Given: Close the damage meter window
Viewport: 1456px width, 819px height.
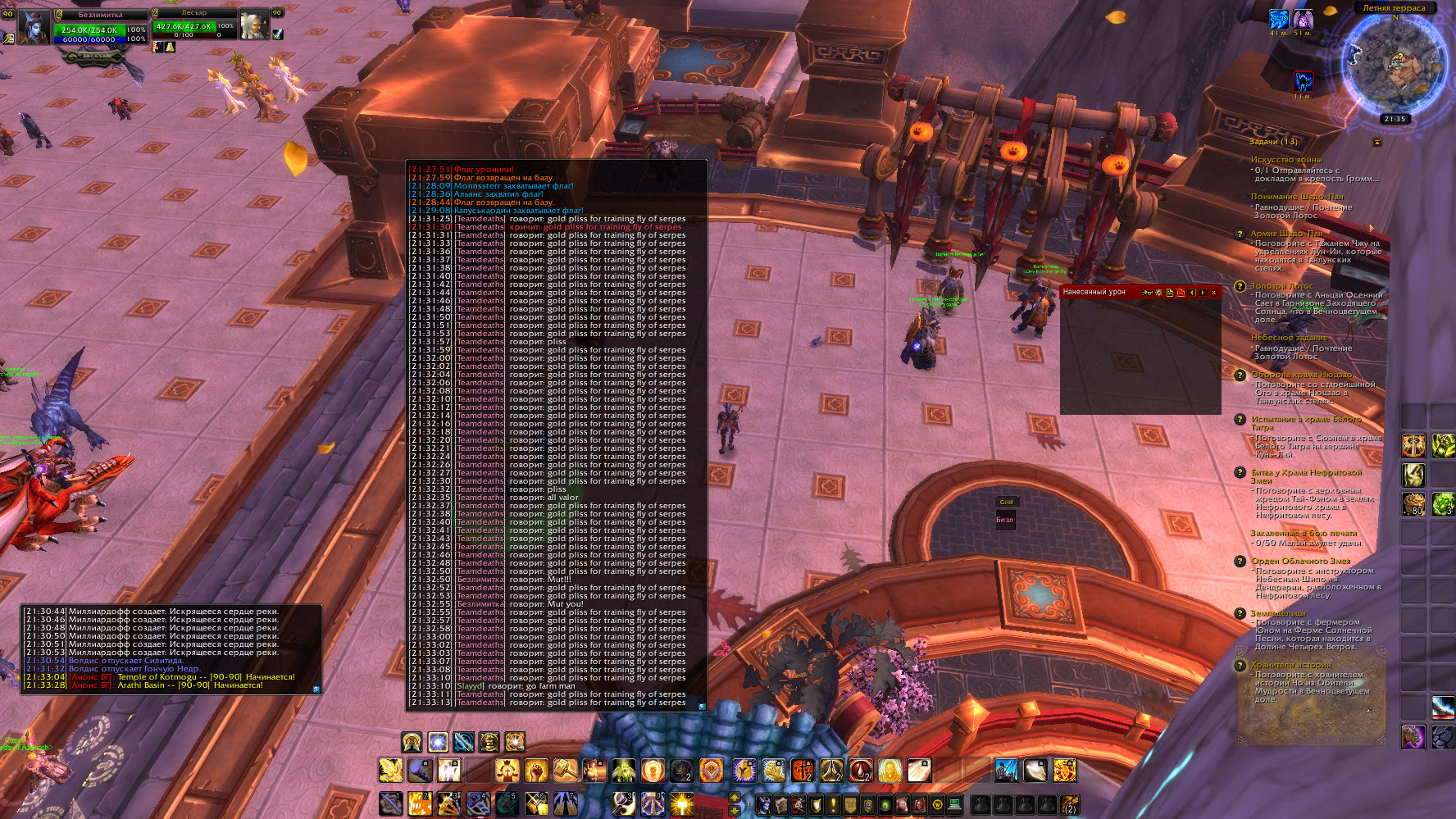Looking at the screenshot, I should (x=1214, y=293).
